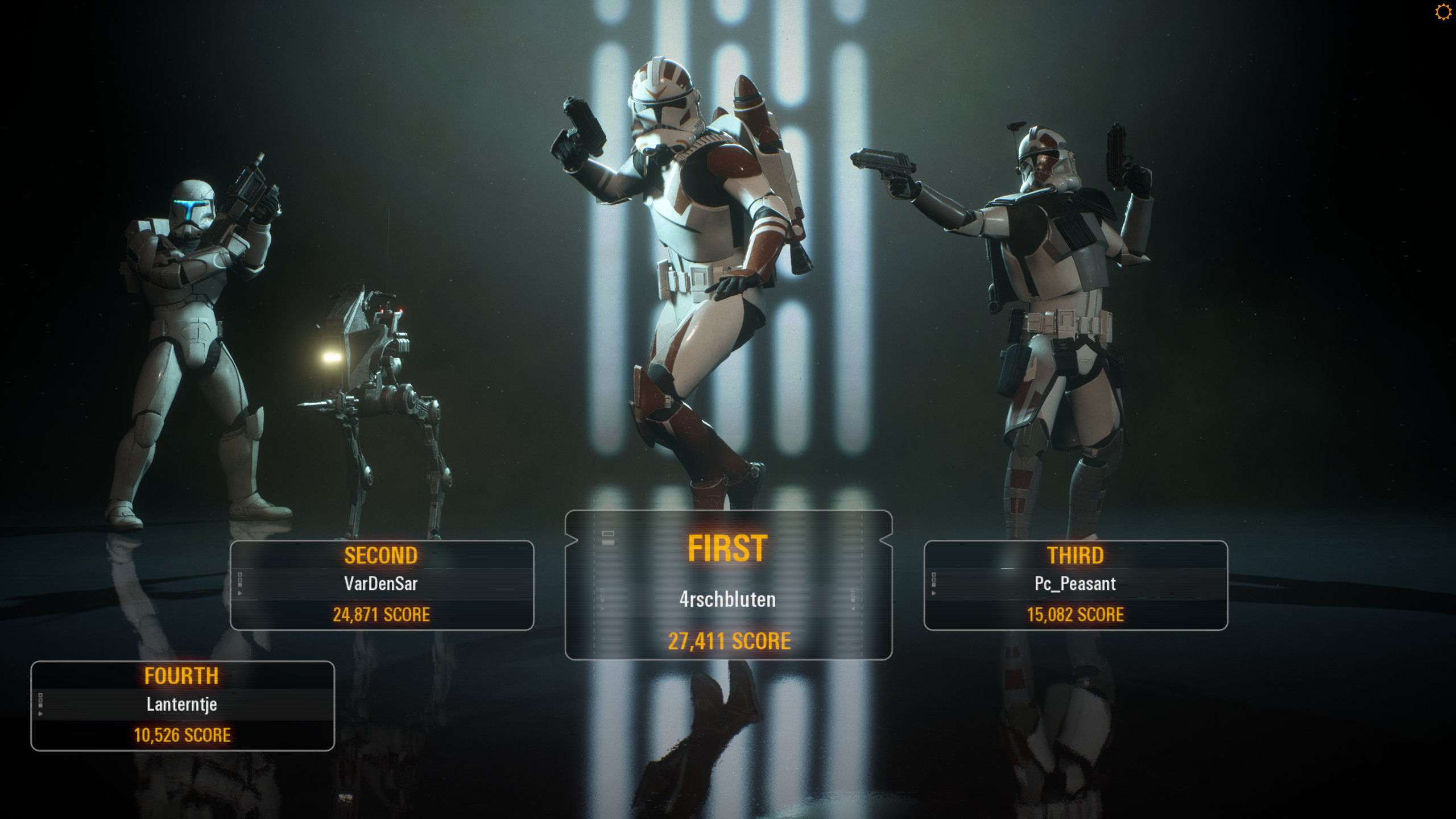Select second-place player card VarDenSar
Image resolution: width=1456 pixels, height=819 pixels.
point(382,585)
